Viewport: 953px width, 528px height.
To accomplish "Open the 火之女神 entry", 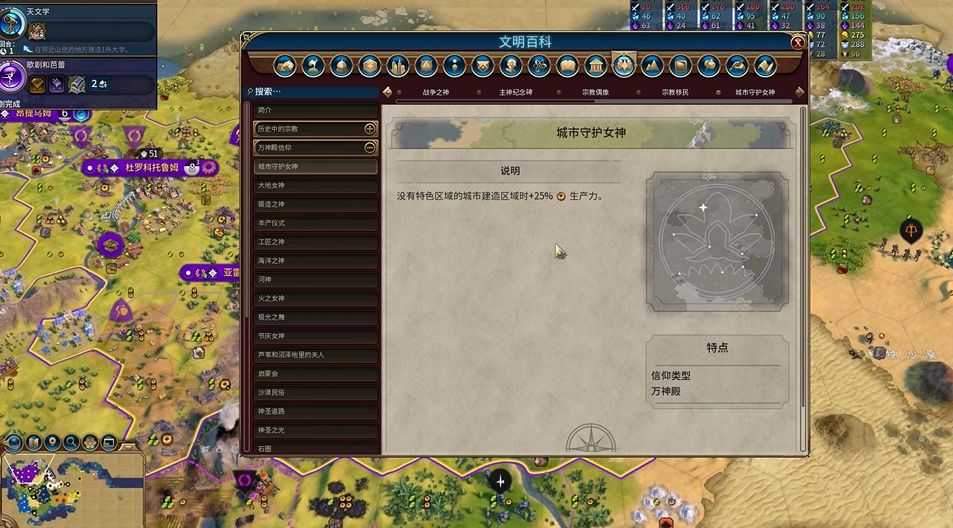I will click(x=315, y=298).
